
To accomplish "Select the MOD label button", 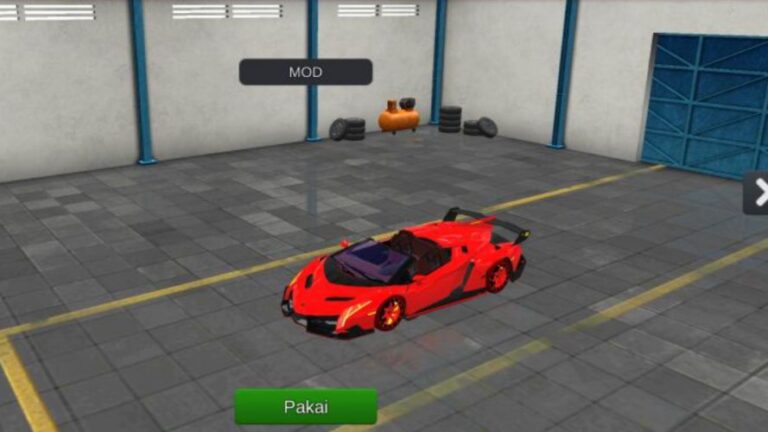I will (305, 72).
